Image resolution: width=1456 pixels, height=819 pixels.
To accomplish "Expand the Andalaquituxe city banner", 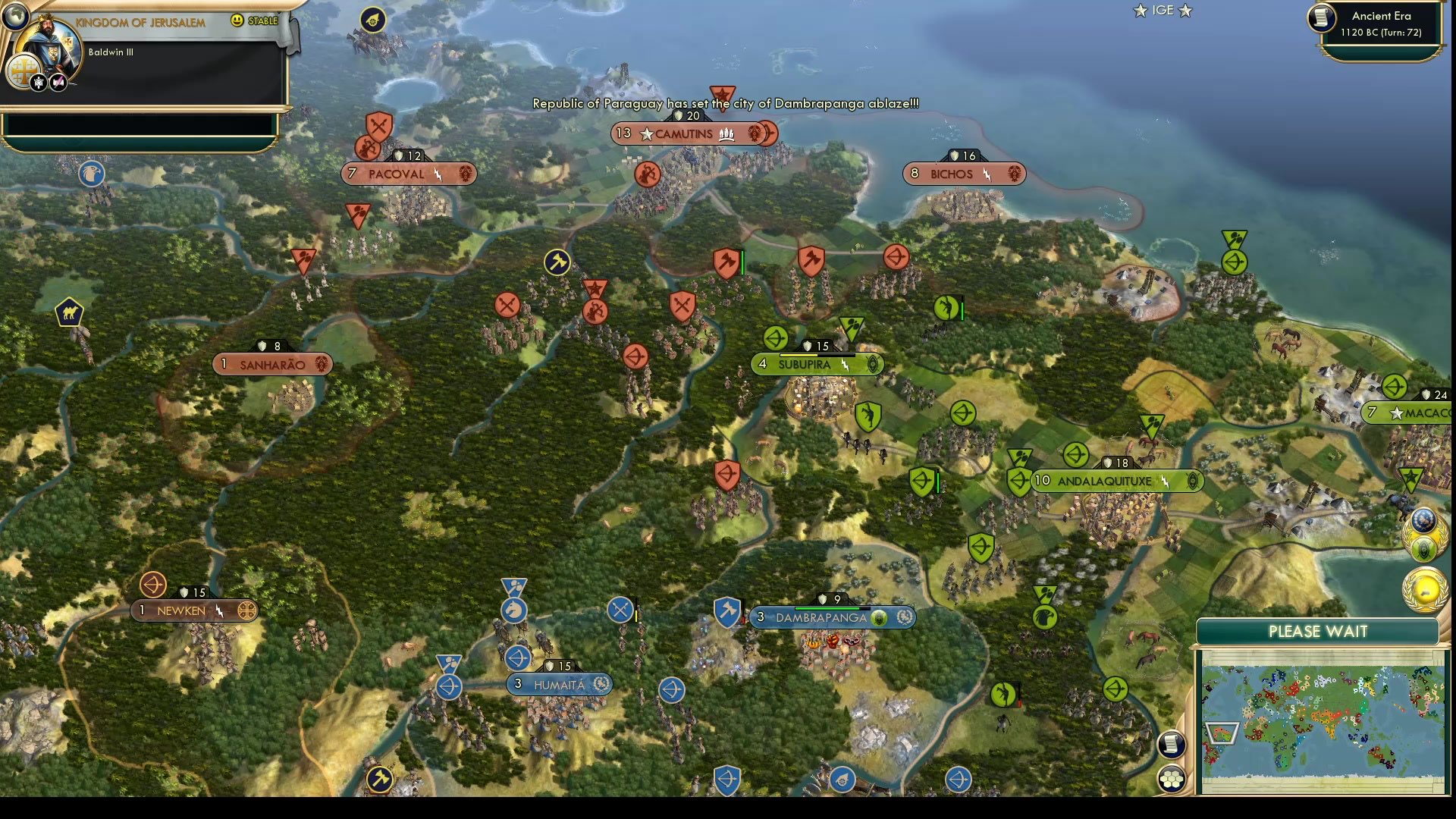I will [1115, 481].
